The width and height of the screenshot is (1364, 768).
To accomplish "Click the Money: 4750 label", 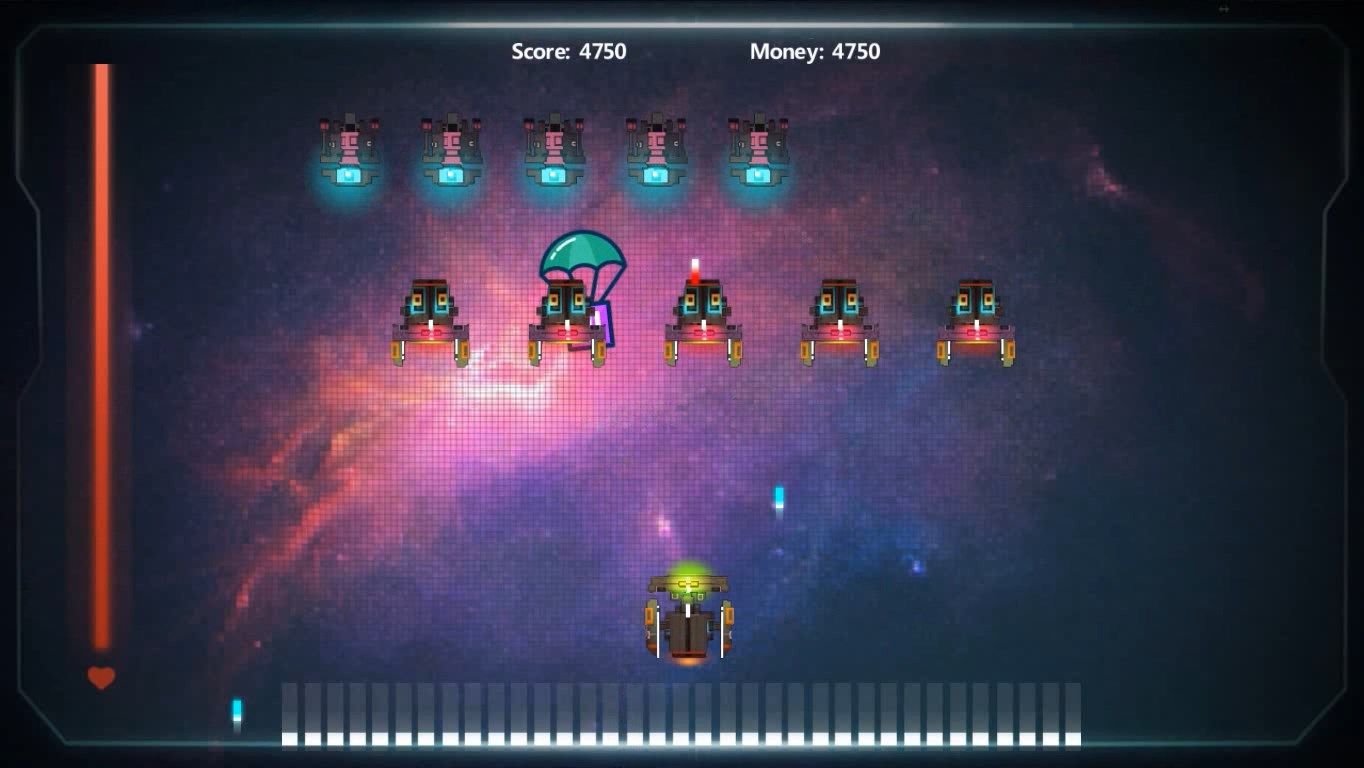I will 814,51.
